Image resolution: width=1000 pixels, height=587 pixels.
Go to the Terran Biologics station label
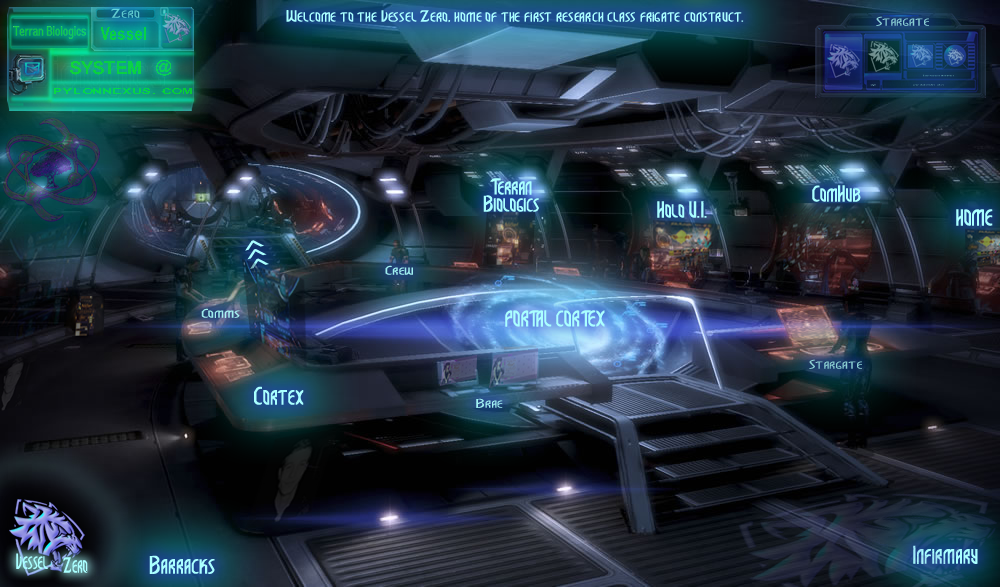click(511, 195)
